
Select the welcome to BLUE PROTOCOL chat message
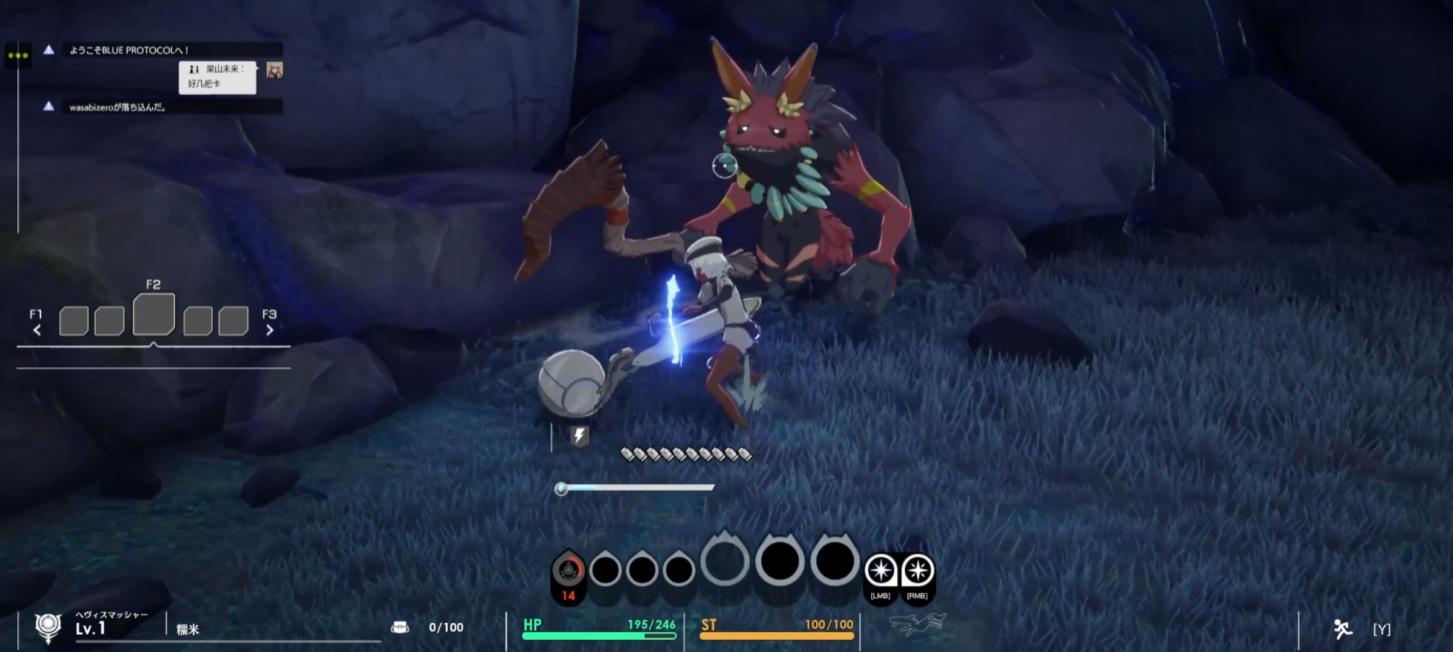[130, 50]
